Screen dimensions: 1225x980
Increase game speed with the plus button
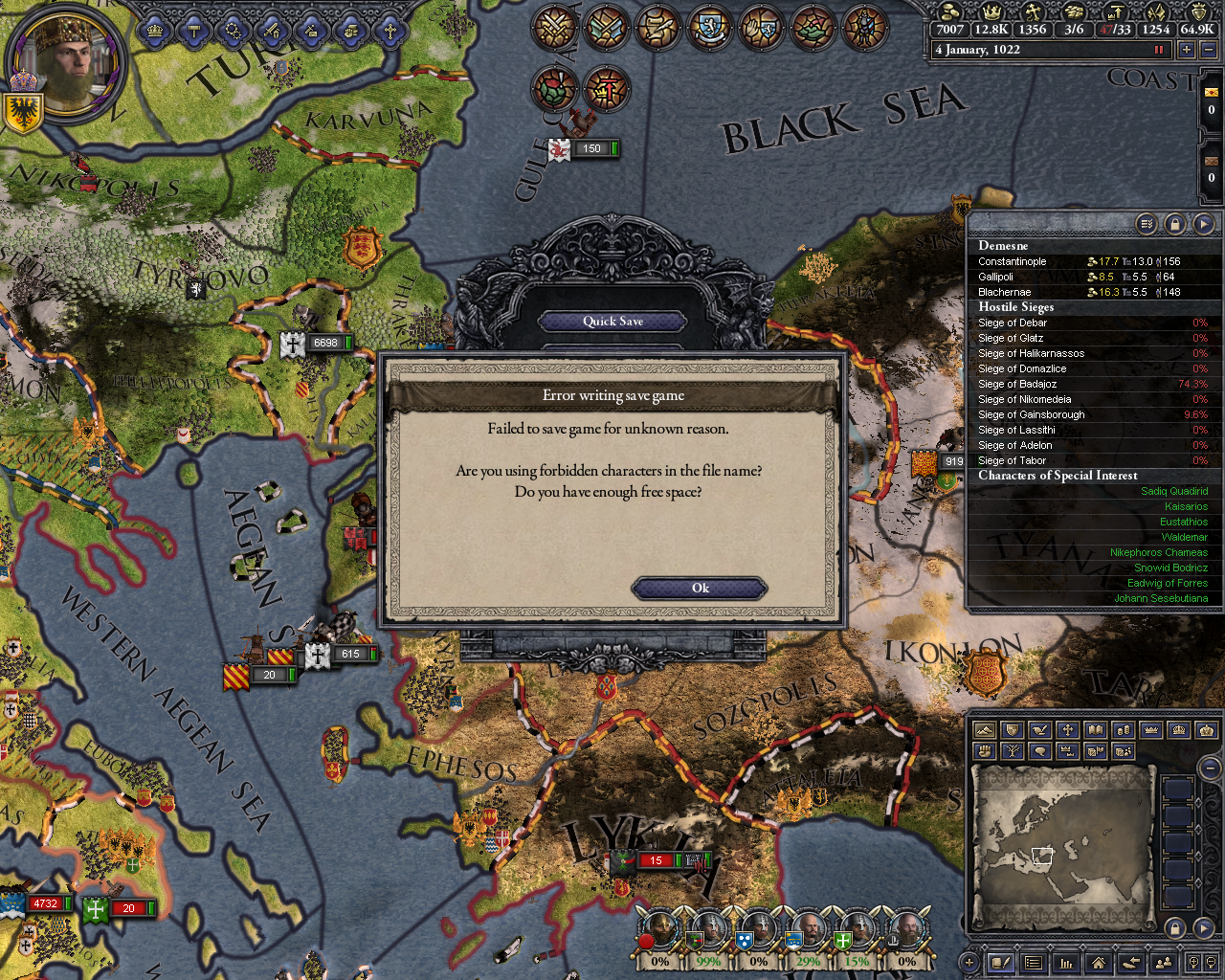1187,50
